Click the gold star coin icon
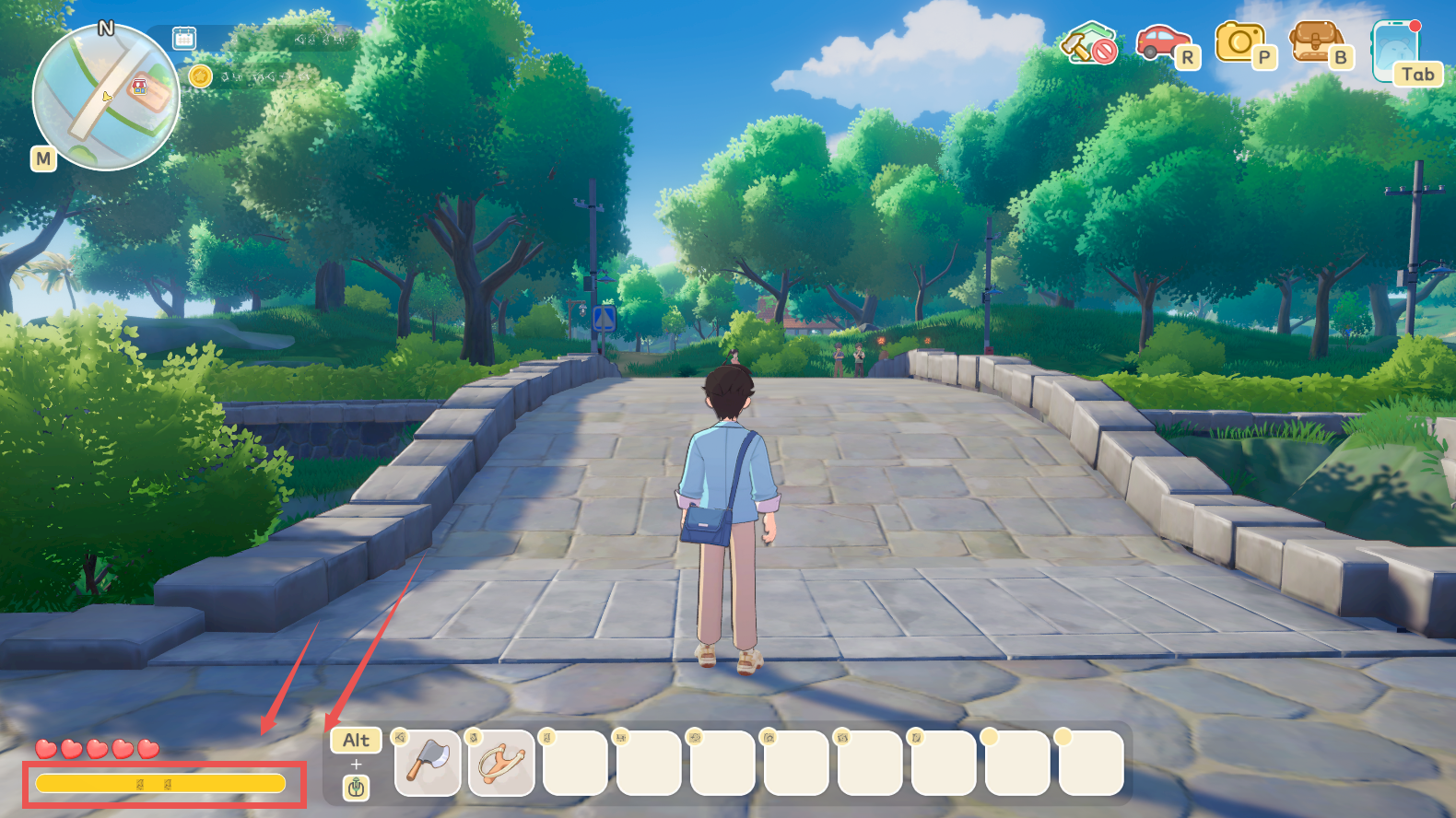Viewport: 1456px width, 818px height. [x=200, y=76]
